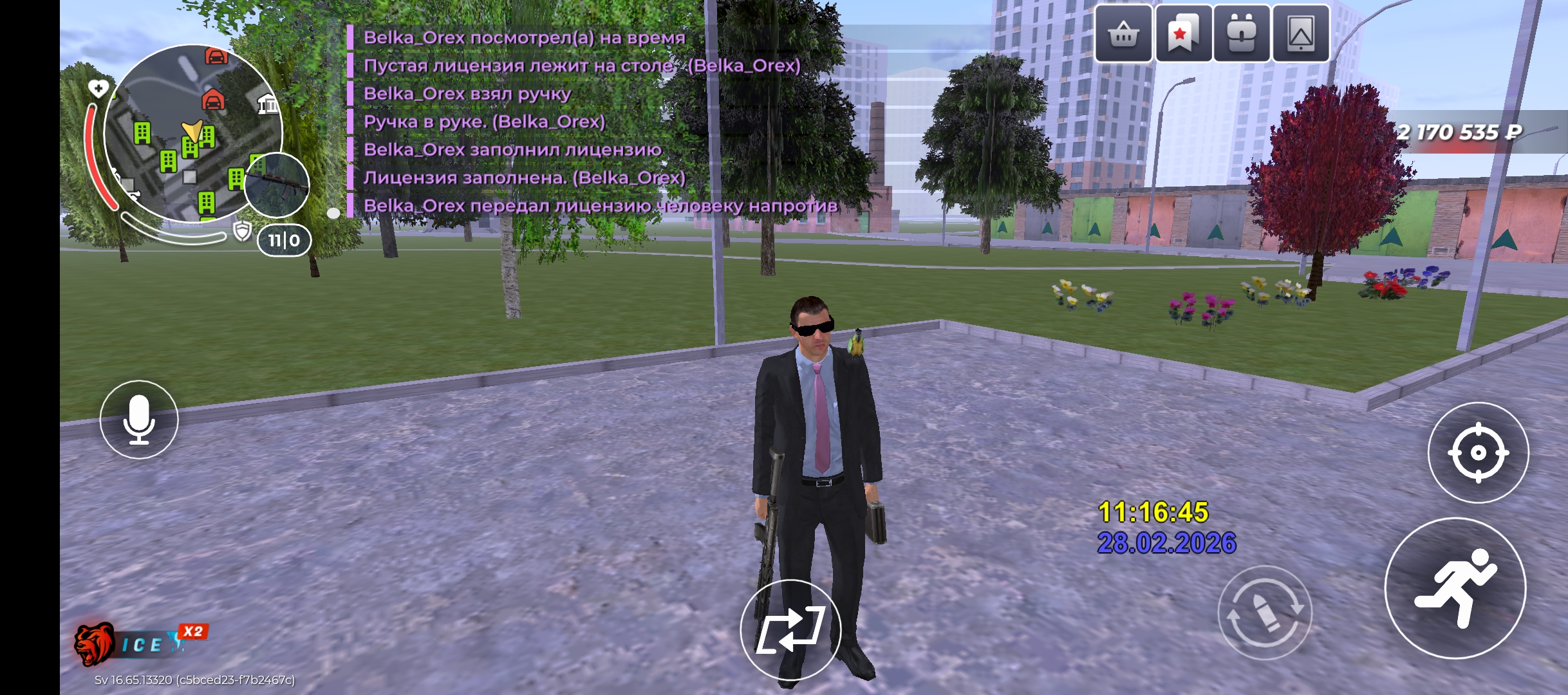Tap the swap arrows button
This screenshot has width=1568, height=695.
click(x=790, y=630)
